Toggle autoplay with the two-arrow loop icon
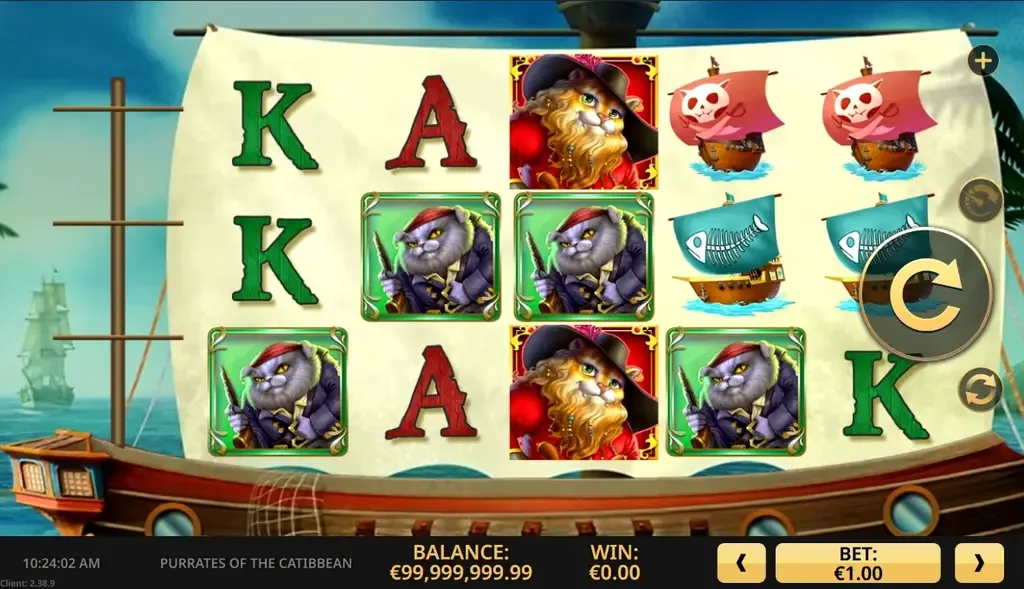 980,389
